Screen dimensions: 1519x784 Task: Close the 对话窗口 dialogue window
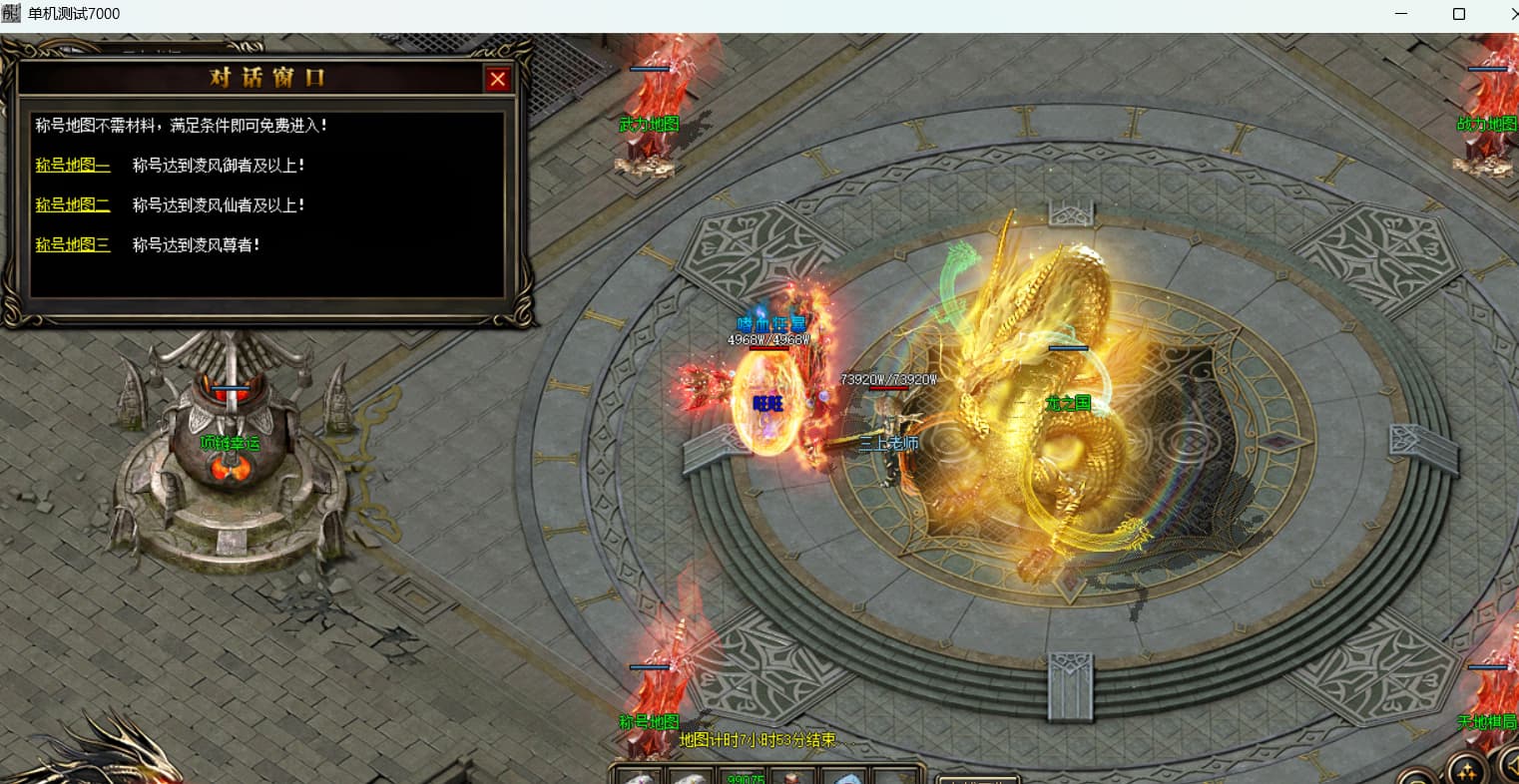497,79
